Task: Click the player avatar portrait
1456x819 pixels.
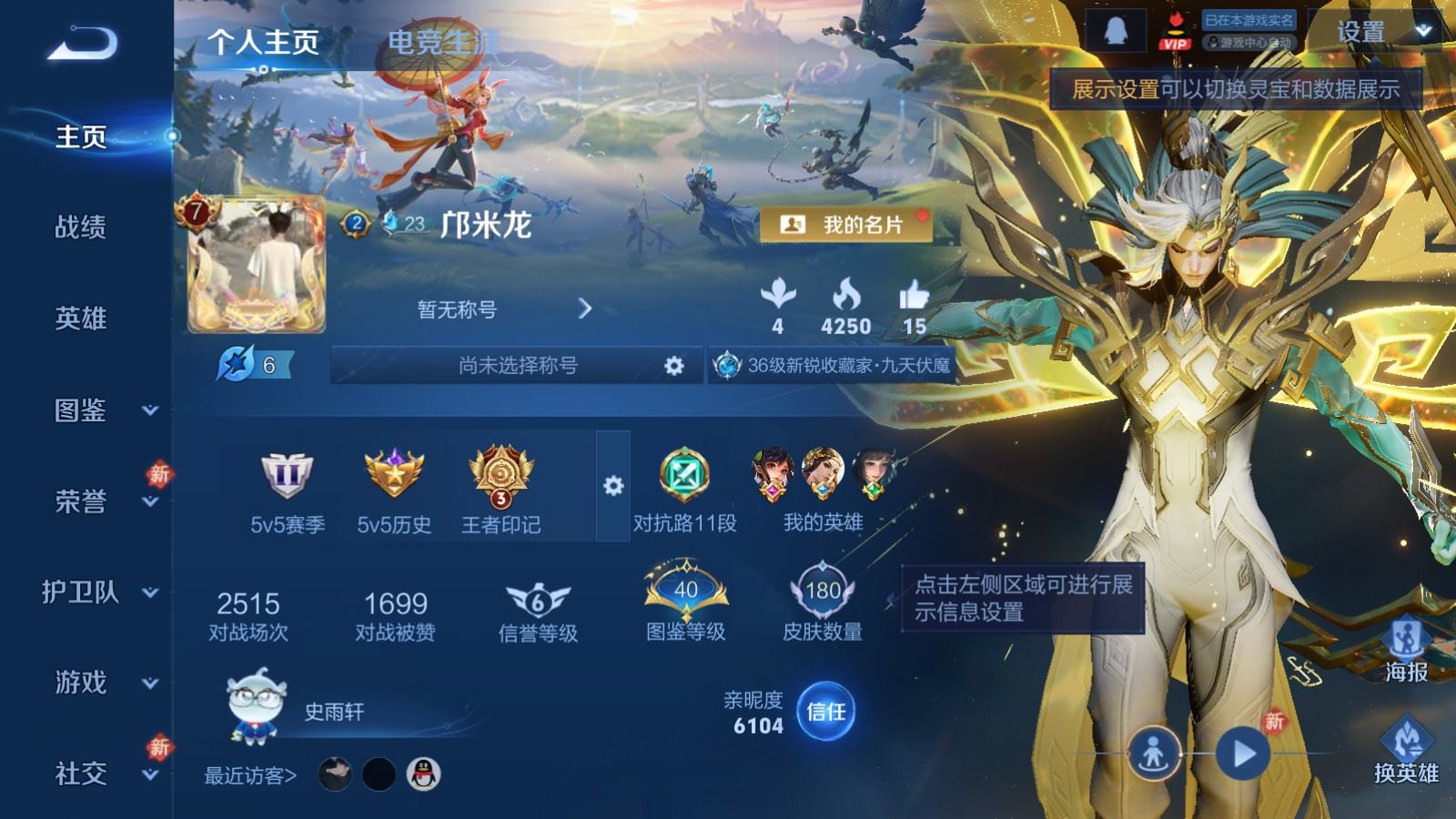Action: [x=257, y=265]
